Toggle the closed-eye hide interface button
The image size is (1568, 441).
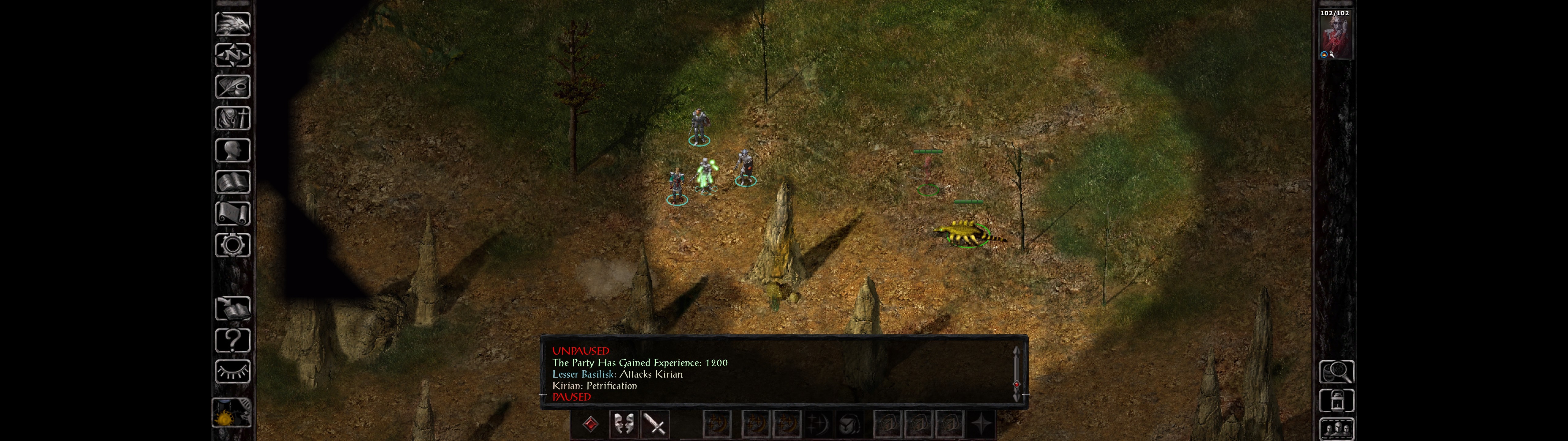point(232,371)
